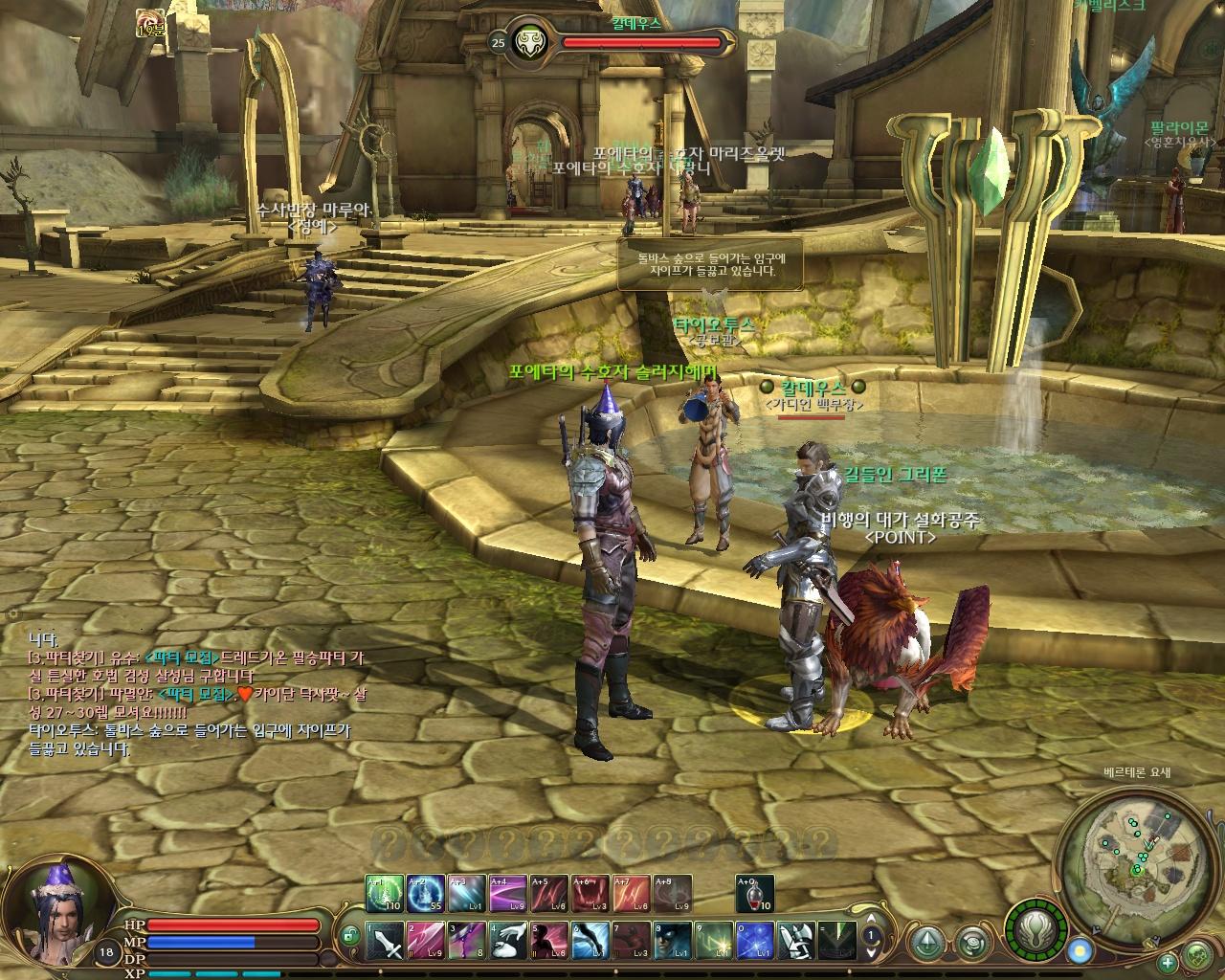This screenshot has height=980, width=1225.
Task: Activate the masked face skill in slot 8
Action: coord(673,940)
